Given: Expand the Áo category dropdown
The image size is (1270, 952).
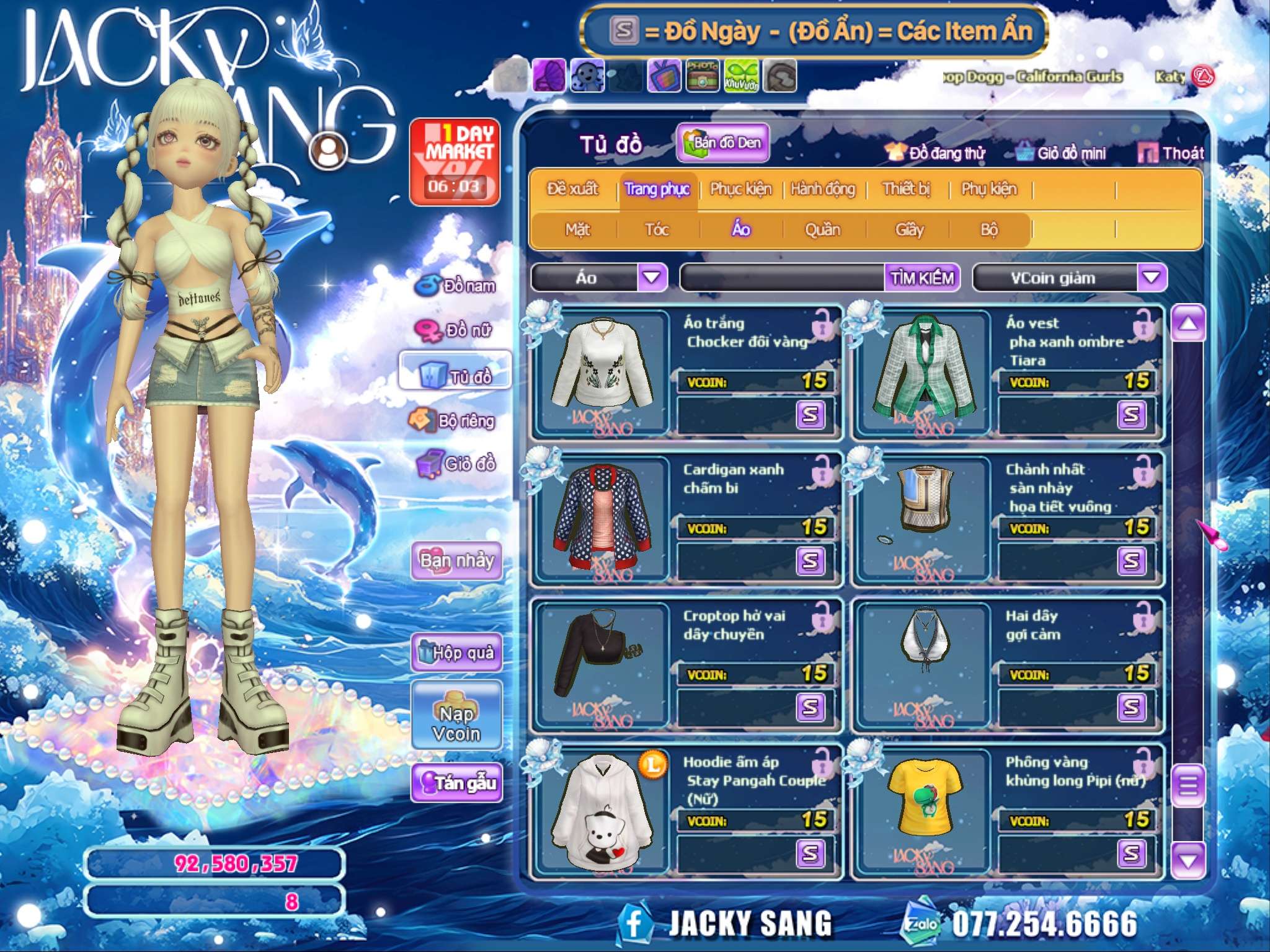Looking at the screenshot, I should coord(652,278).
